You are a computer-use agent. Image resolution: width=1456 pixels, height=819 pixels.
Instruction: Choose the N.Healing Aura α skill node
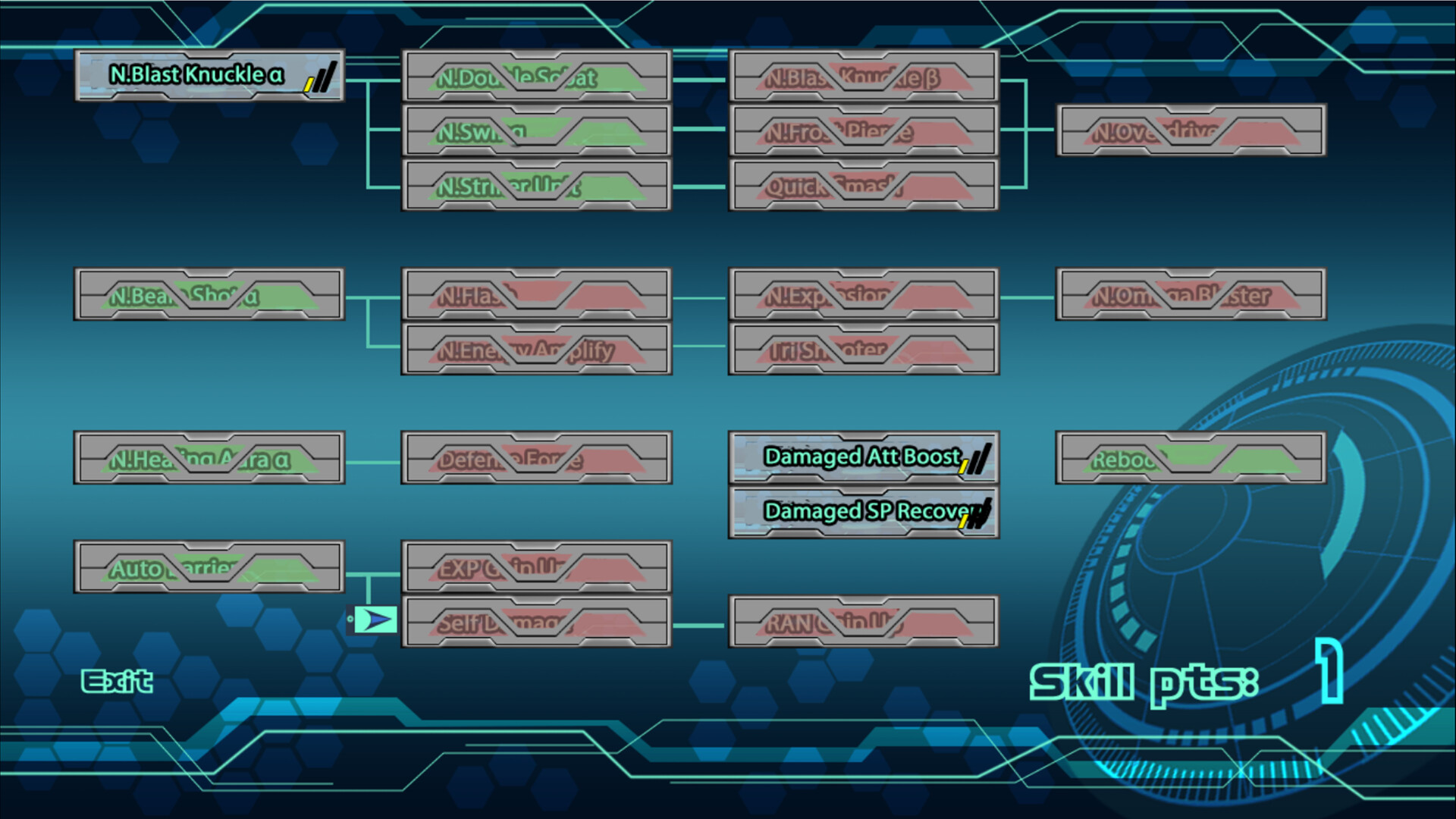click(x=209, y=458)
